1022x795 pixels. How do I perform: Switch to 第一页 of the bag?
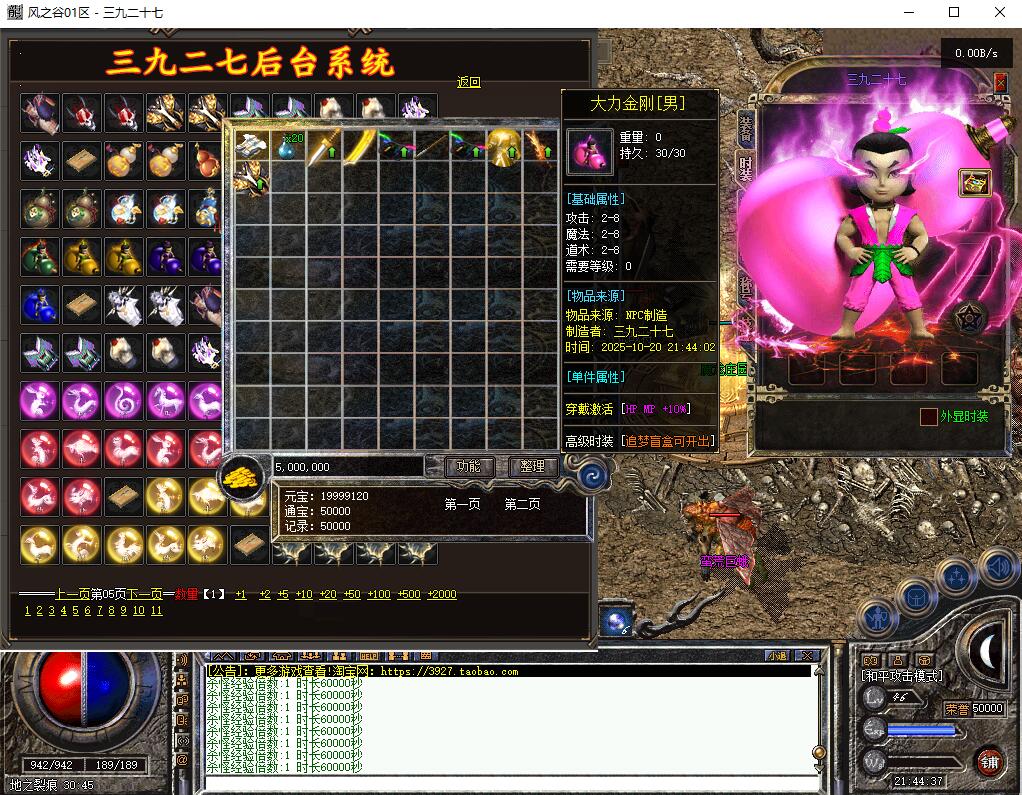[x=462, y=504]
